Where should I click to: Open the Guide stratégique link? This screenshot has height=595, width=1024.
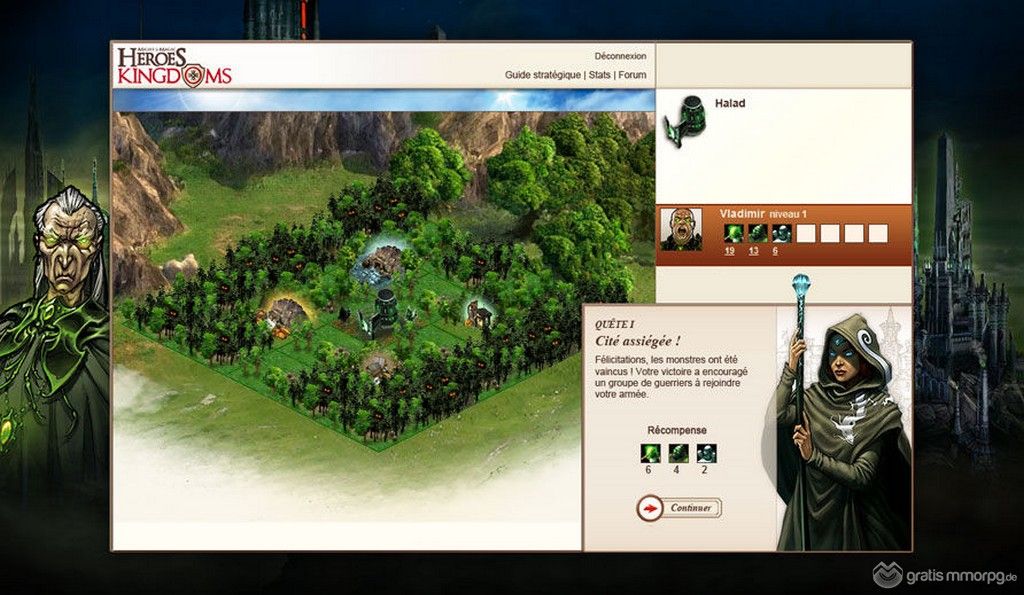pyautogui.click(x=543, y=75)
